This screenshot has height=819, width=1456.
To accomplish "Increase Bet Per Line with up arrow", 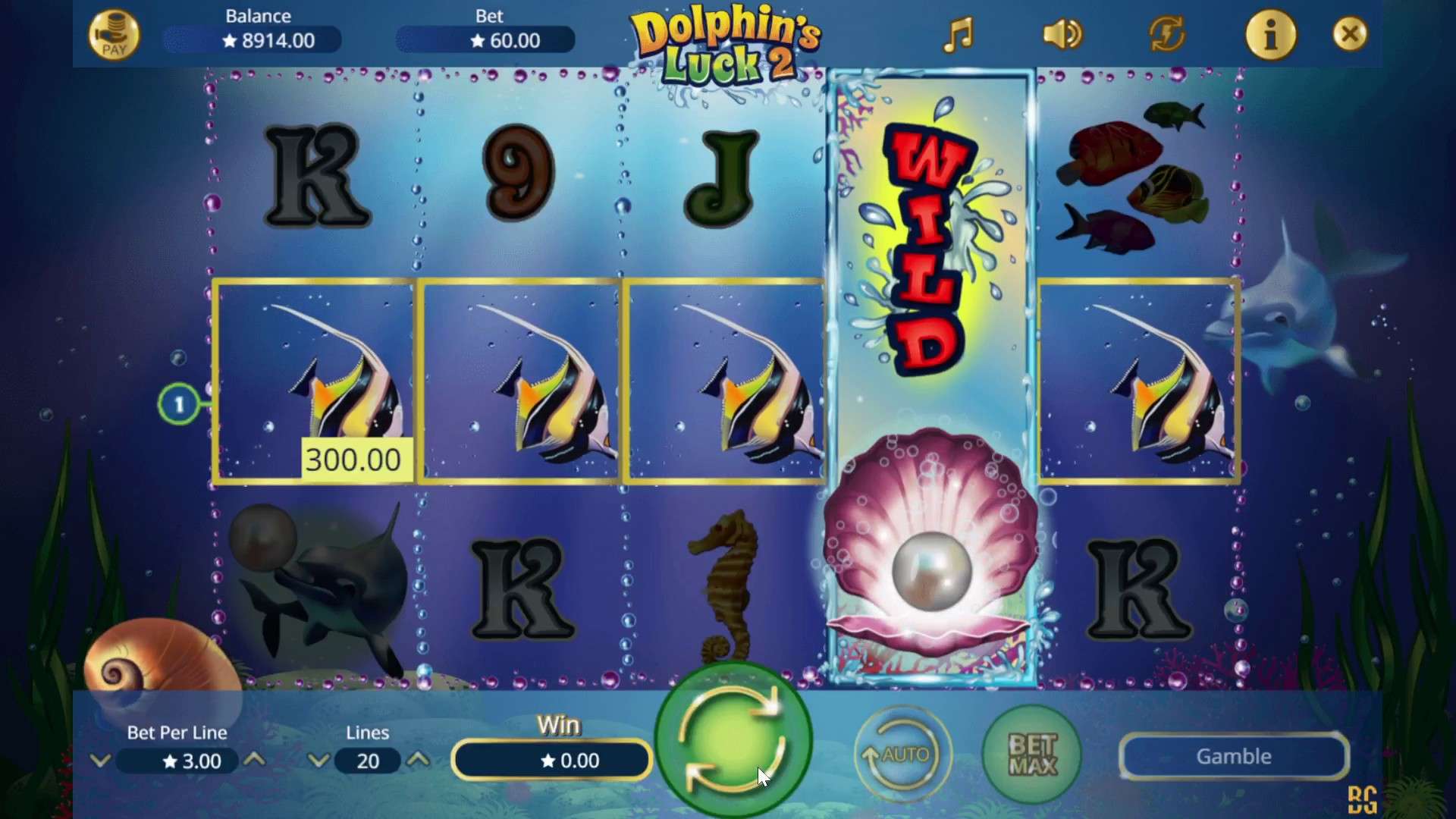I will [x=256, y=761].
